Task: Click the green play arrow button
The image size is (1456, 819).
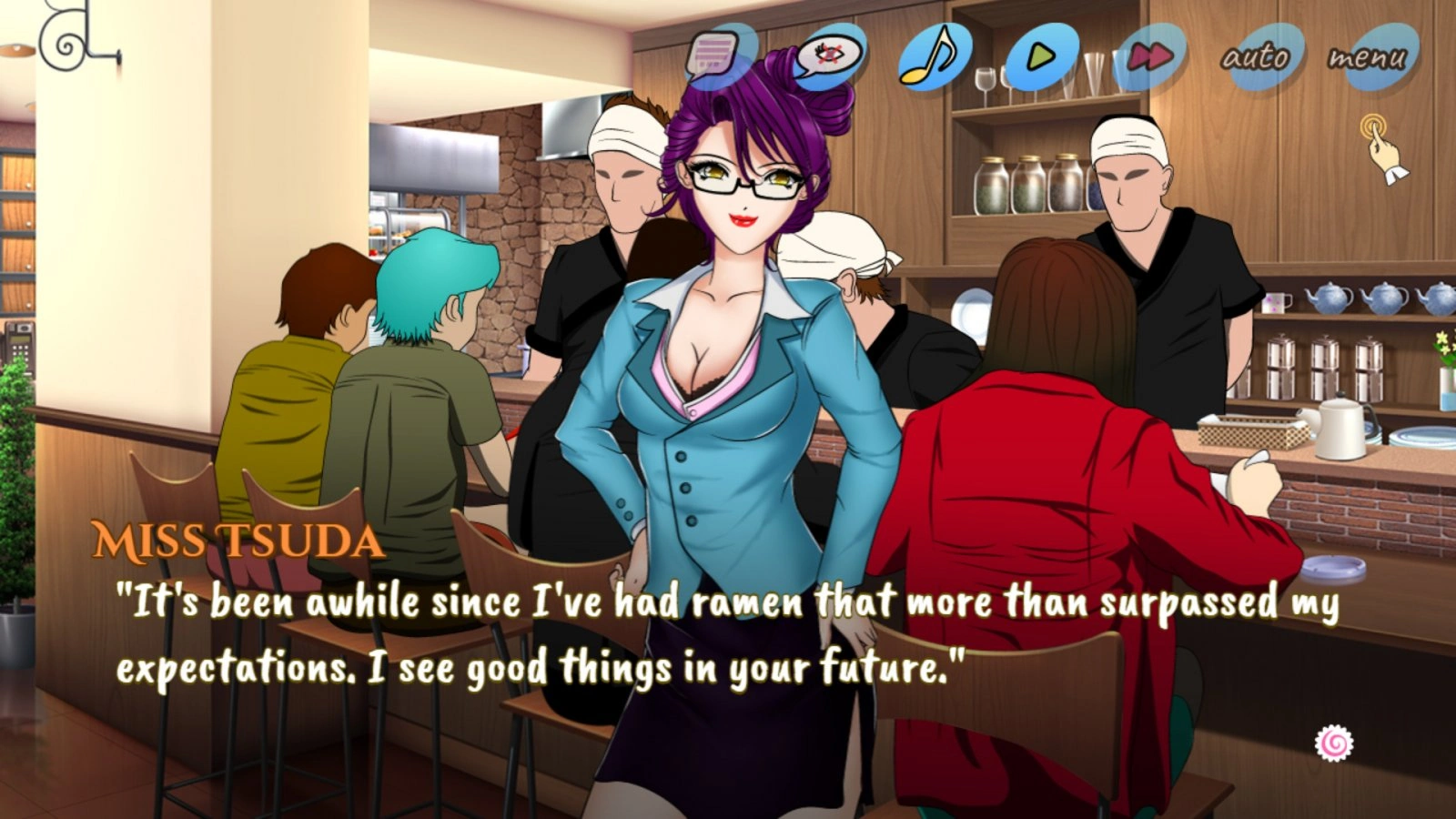Action: click(1041, 56)
